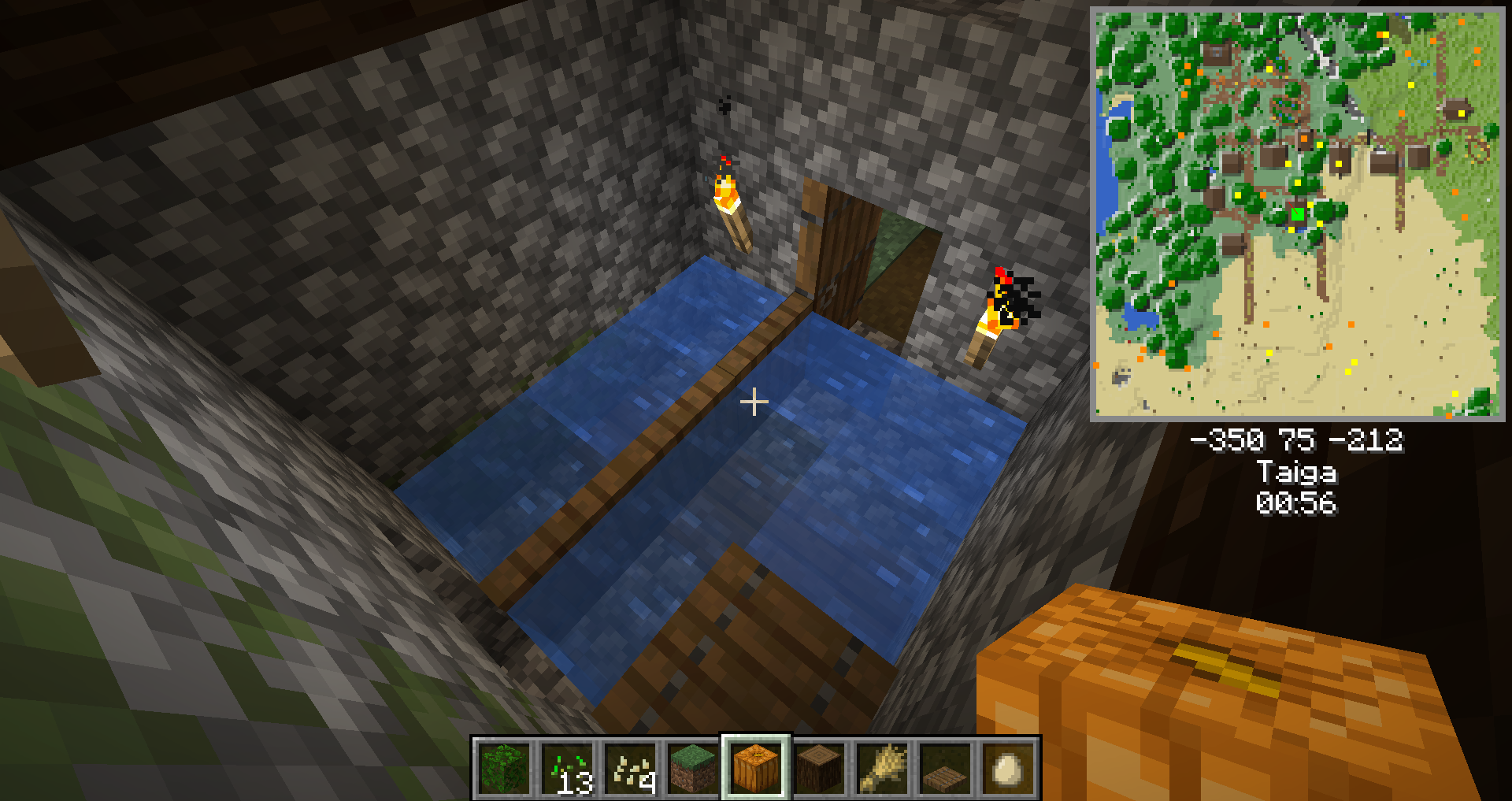Select the pumpkin in the hotbar

[756, 768]
